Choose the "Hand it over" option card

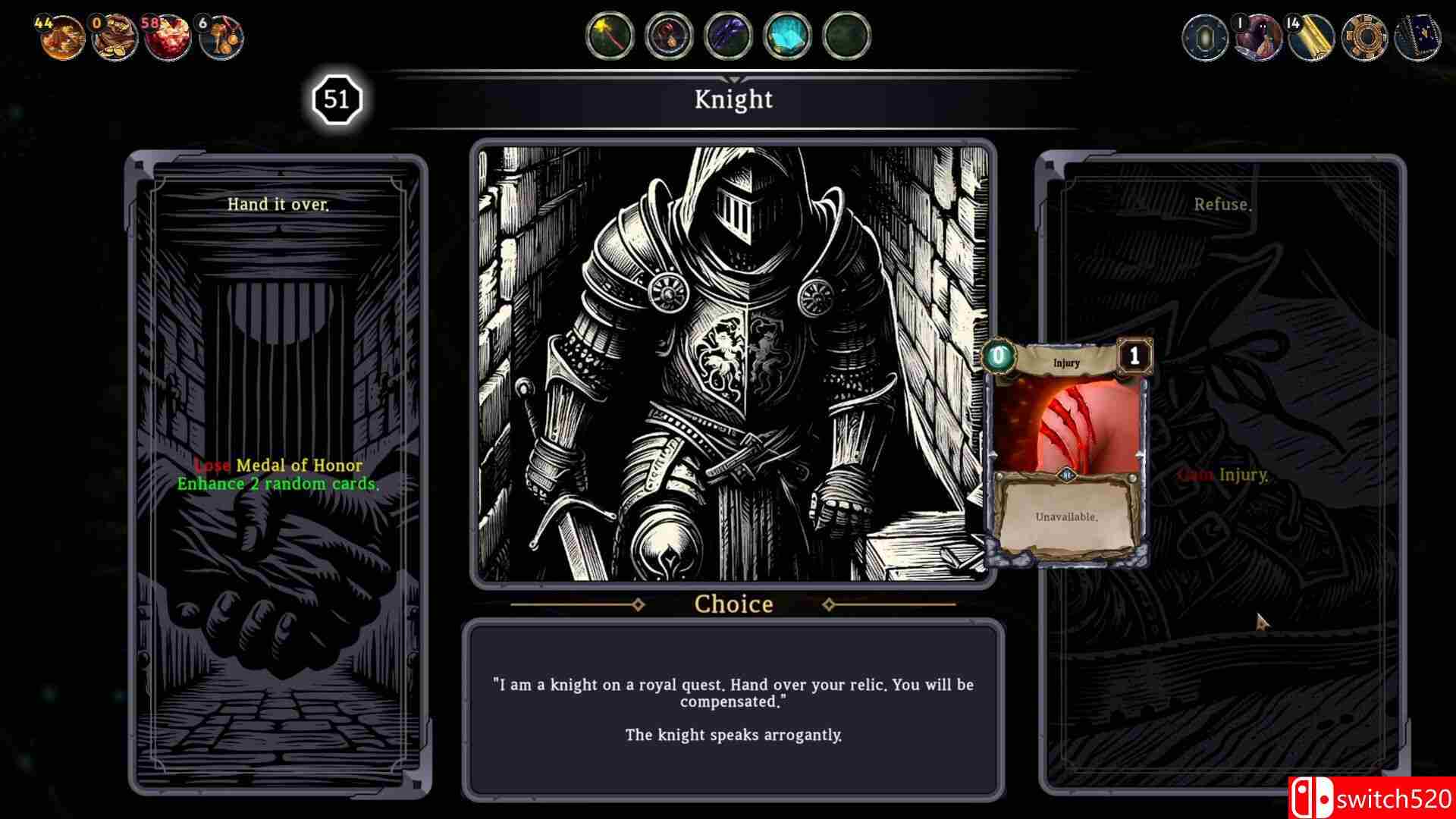click(278, 475)
